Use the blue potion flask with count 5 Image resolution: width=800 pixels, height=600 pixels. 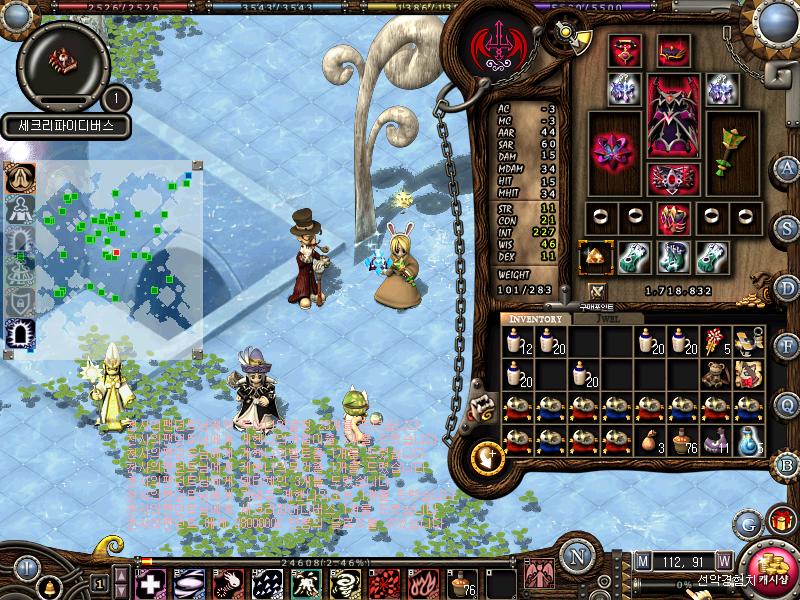tap(749, 440)
